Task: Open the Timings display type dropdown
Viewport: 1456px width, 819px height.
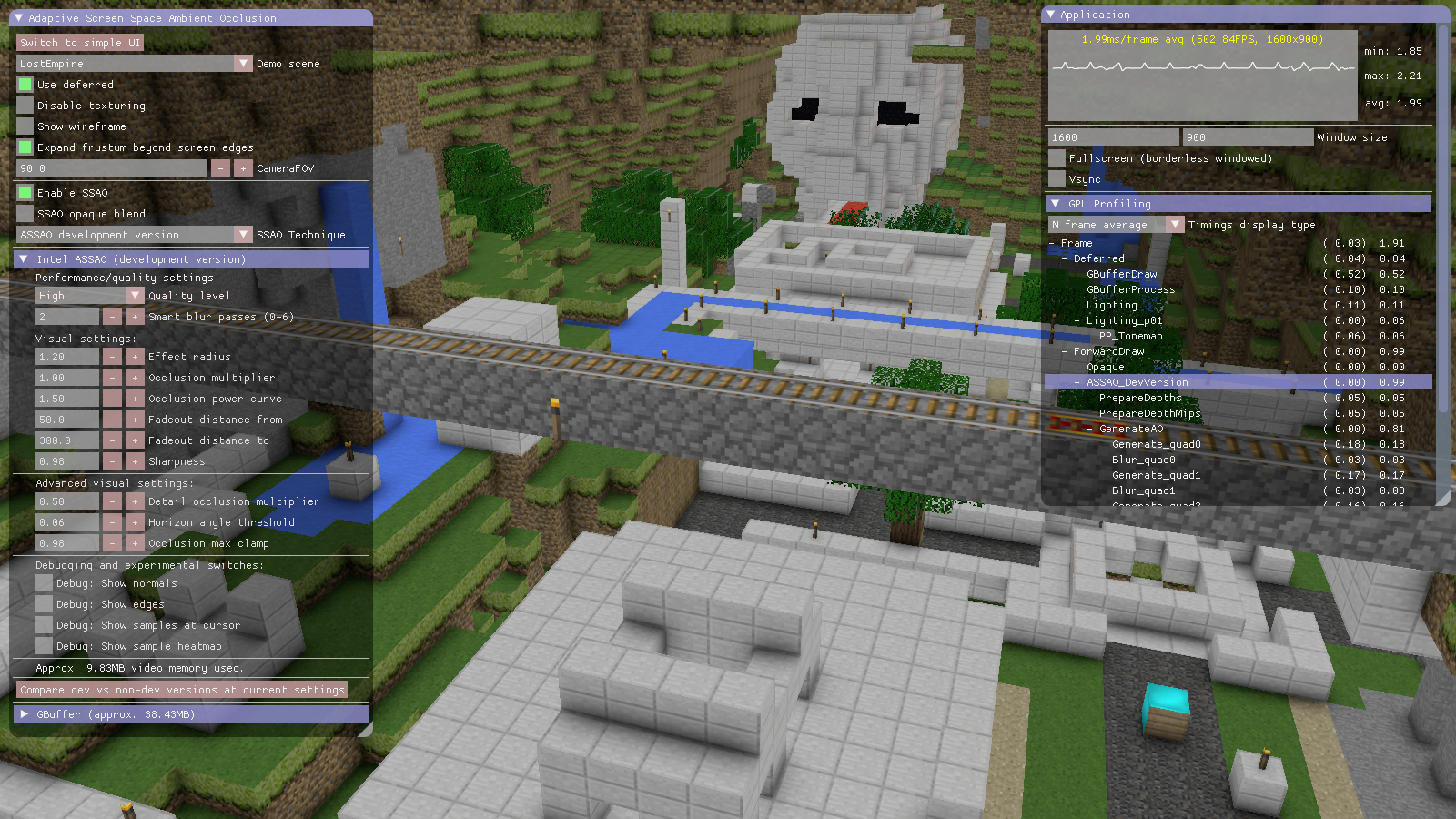Action: 1174,224
